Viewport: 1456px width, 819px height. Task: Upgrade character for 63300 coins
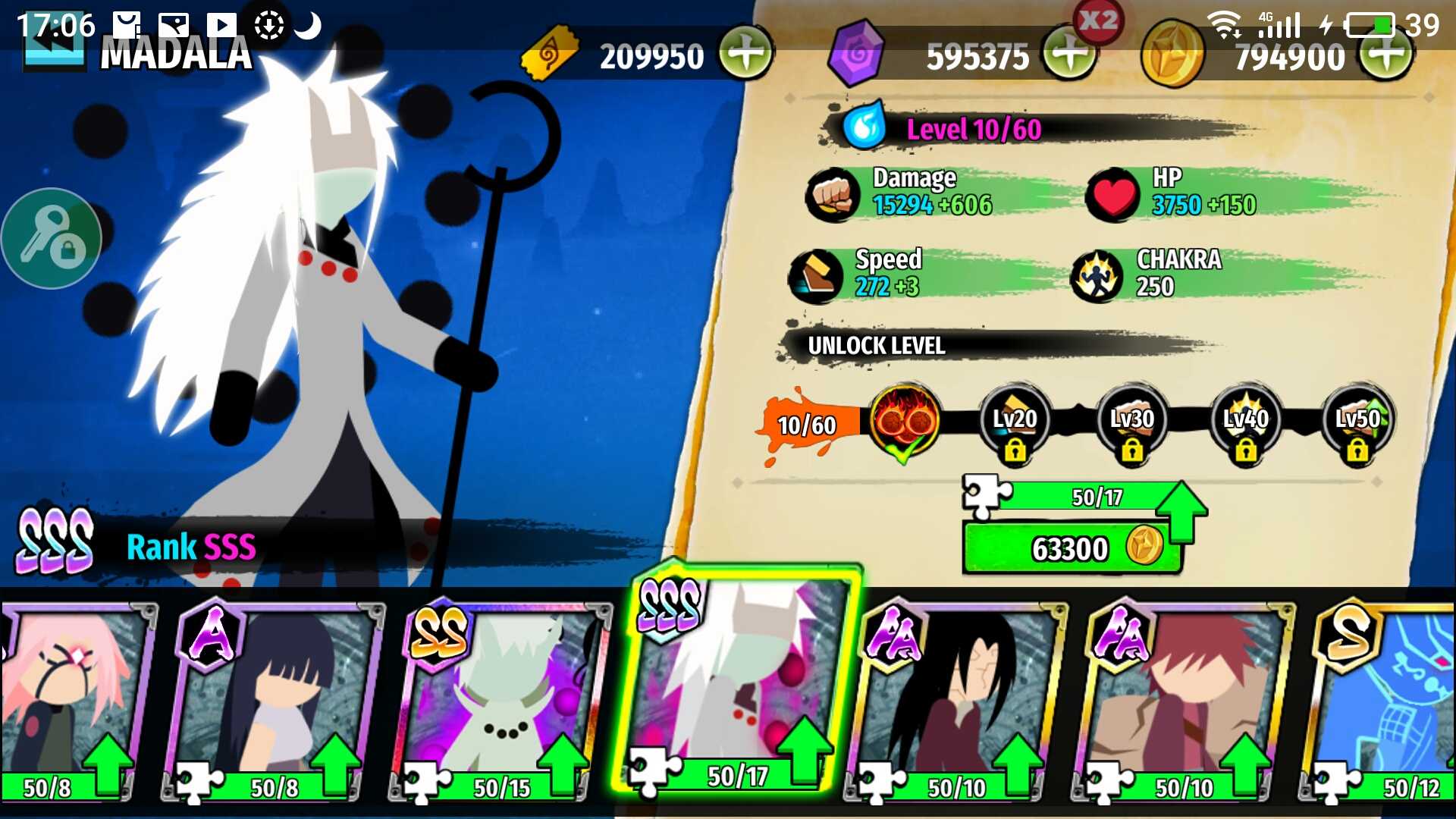click(1071, 548)
